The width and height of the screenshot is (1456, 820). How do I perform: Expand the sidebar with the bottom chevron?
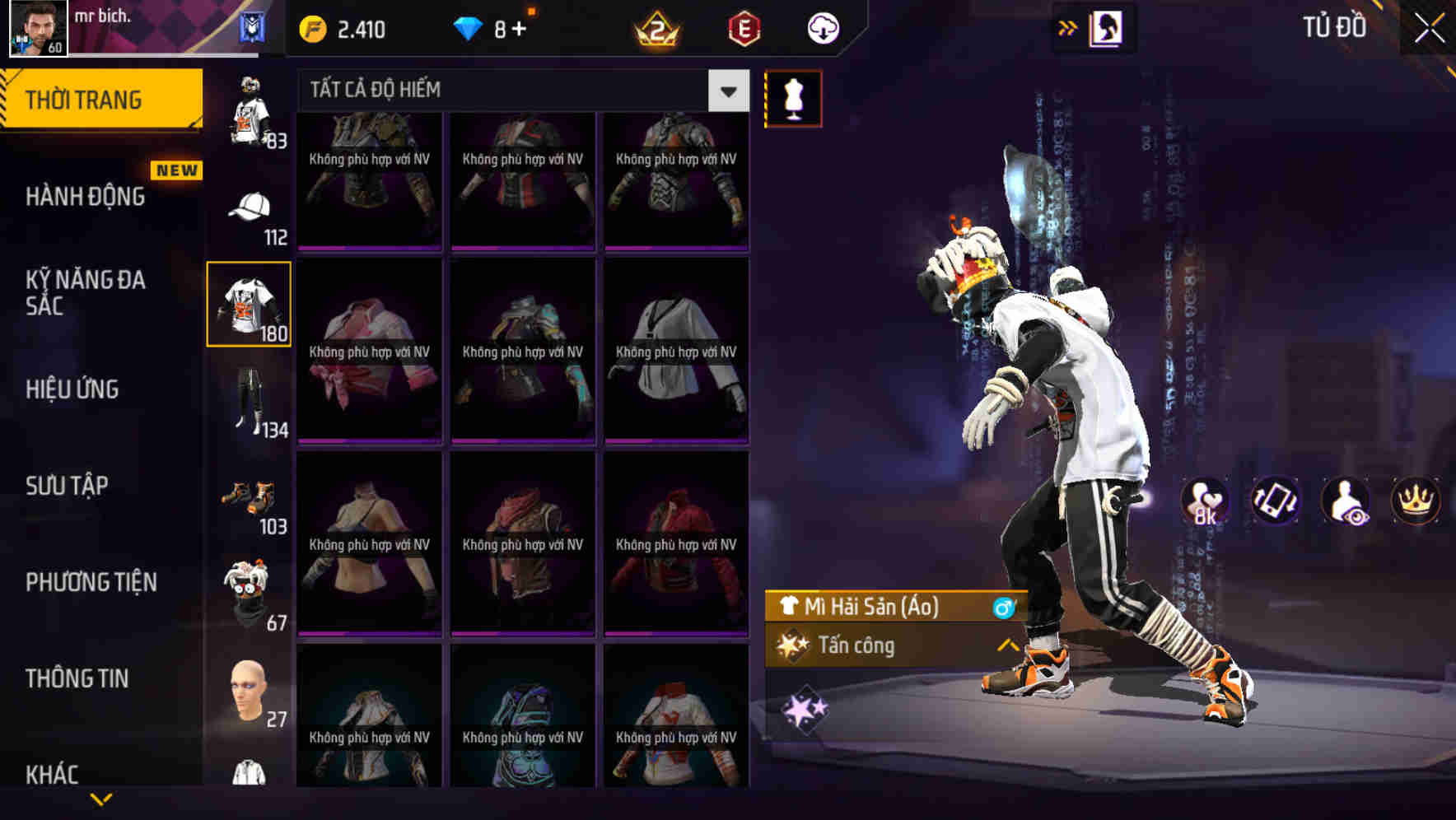[102, 797]
